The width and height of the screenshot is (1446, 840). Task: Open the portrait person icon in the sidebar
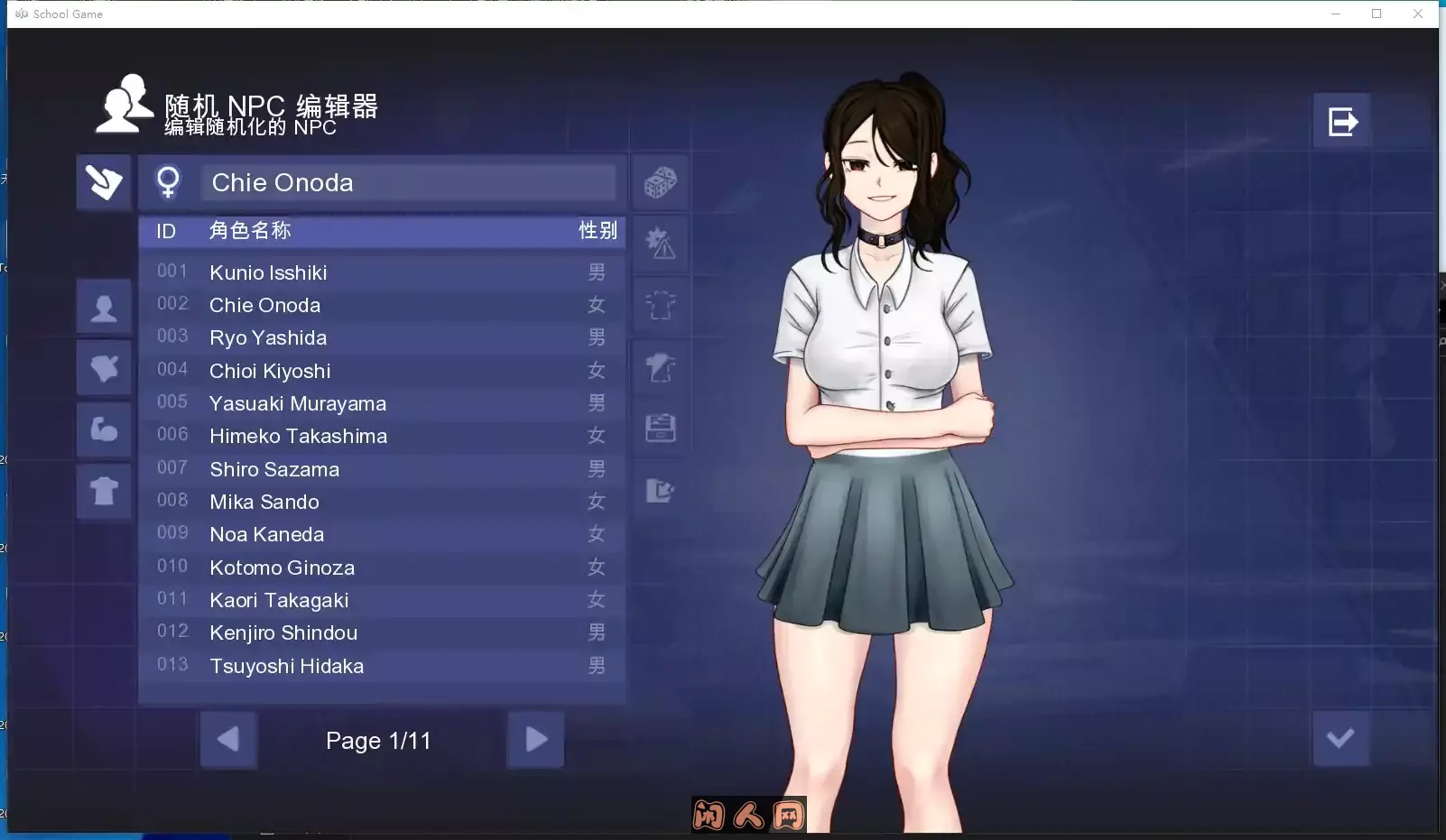point(104,307)
